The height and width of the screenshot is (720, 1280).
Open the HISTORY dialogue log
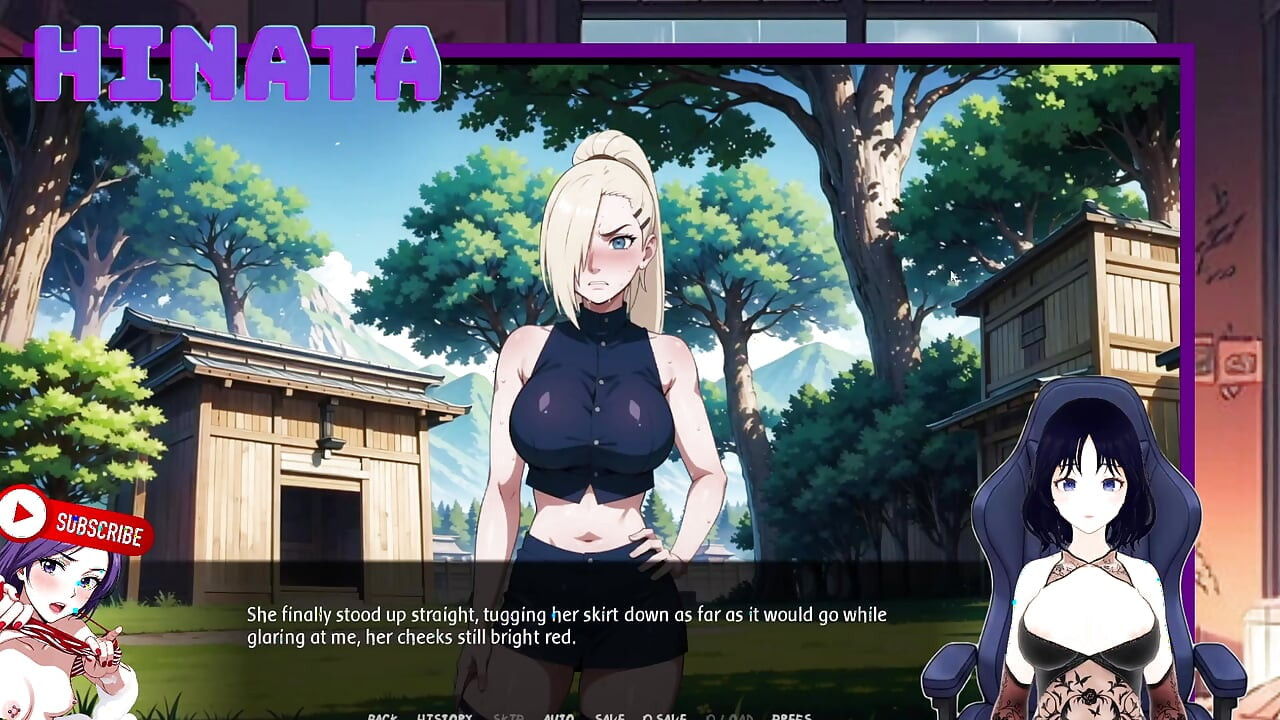click(x=444, y=716)
